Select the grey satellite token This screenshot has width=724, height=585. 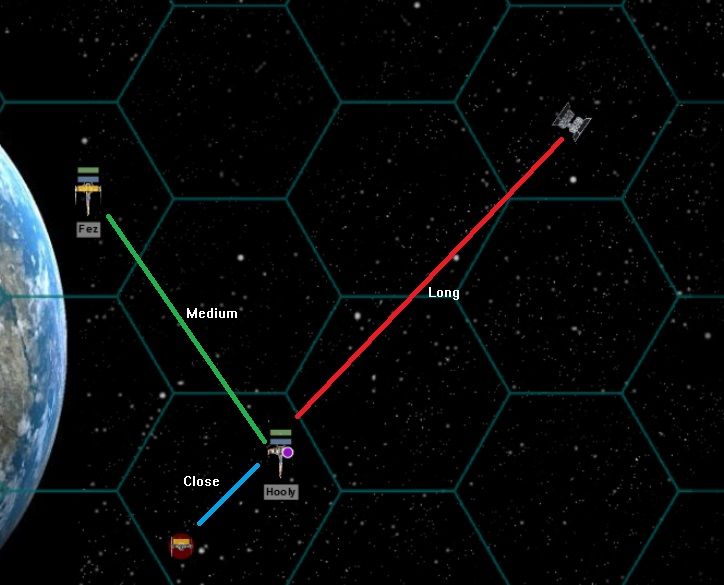pos(572,121)
